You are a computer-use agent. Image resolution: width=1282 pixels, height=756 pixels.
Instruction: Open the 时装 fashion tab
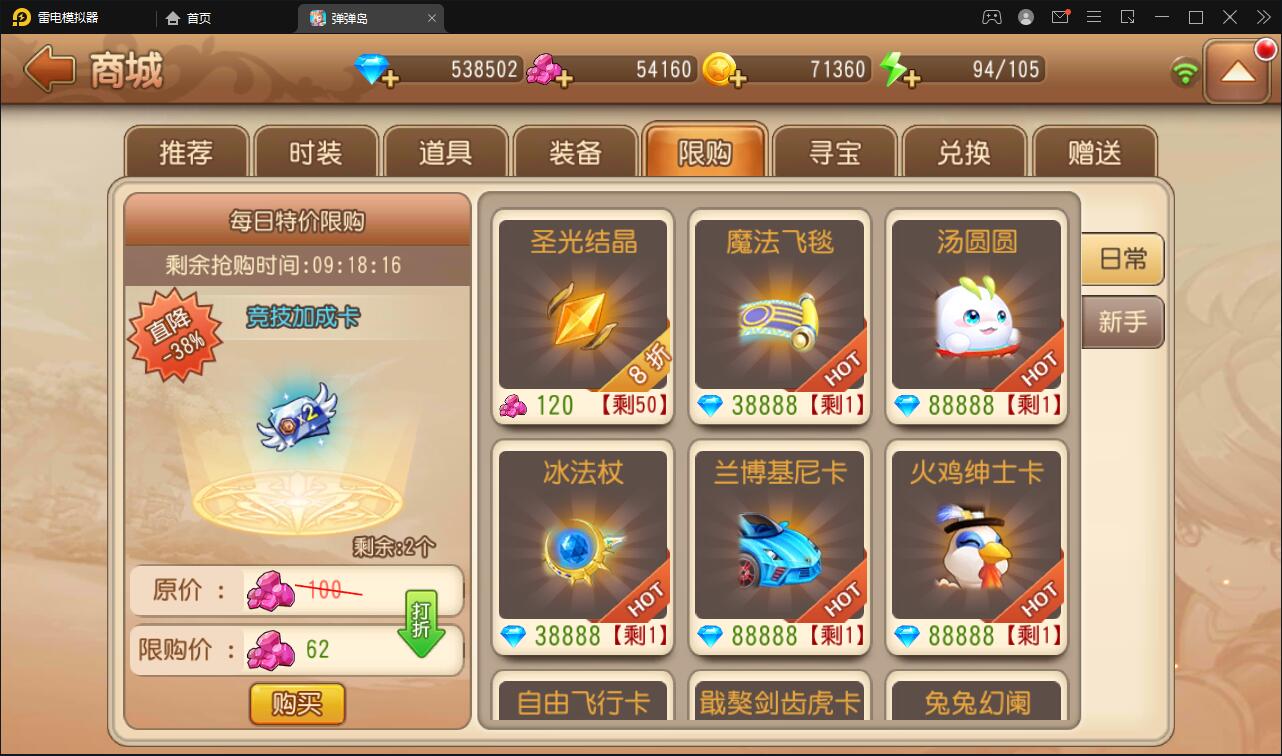tap(315, 150)
